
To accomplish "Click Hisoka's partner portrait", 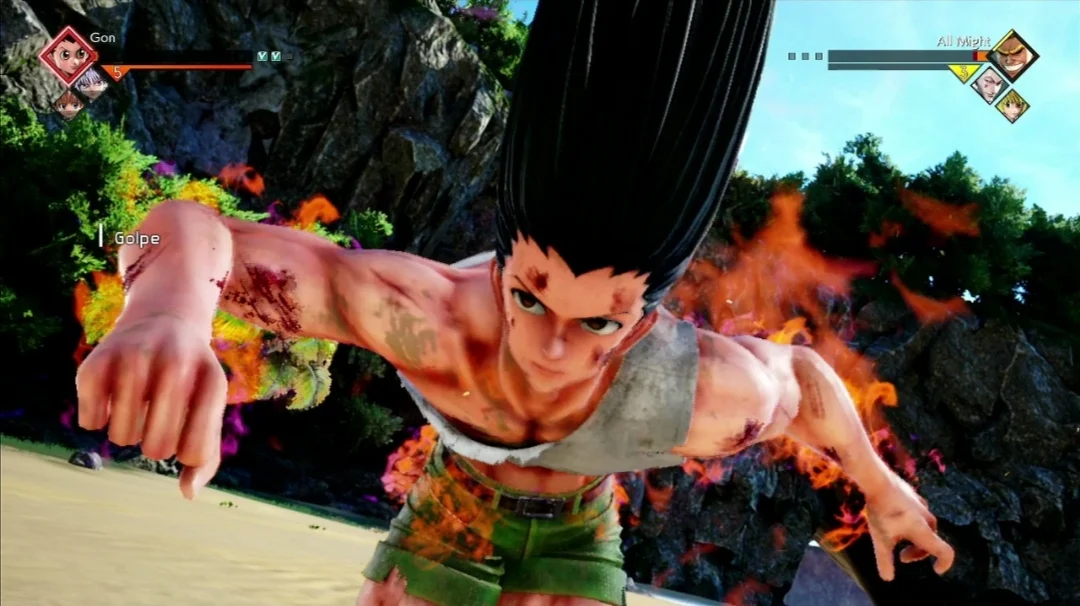I will (x=989, y=83).
